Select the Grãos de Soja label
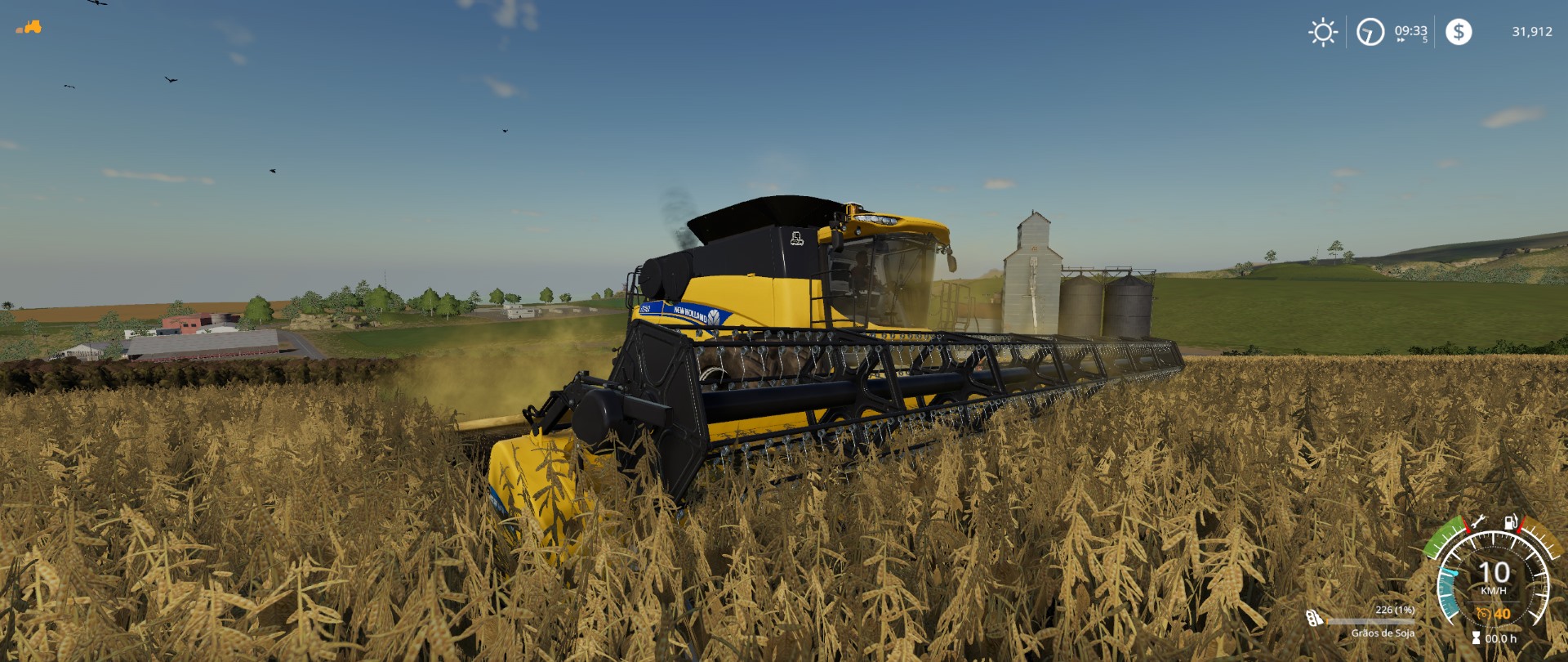 [x=1383, y=634]
